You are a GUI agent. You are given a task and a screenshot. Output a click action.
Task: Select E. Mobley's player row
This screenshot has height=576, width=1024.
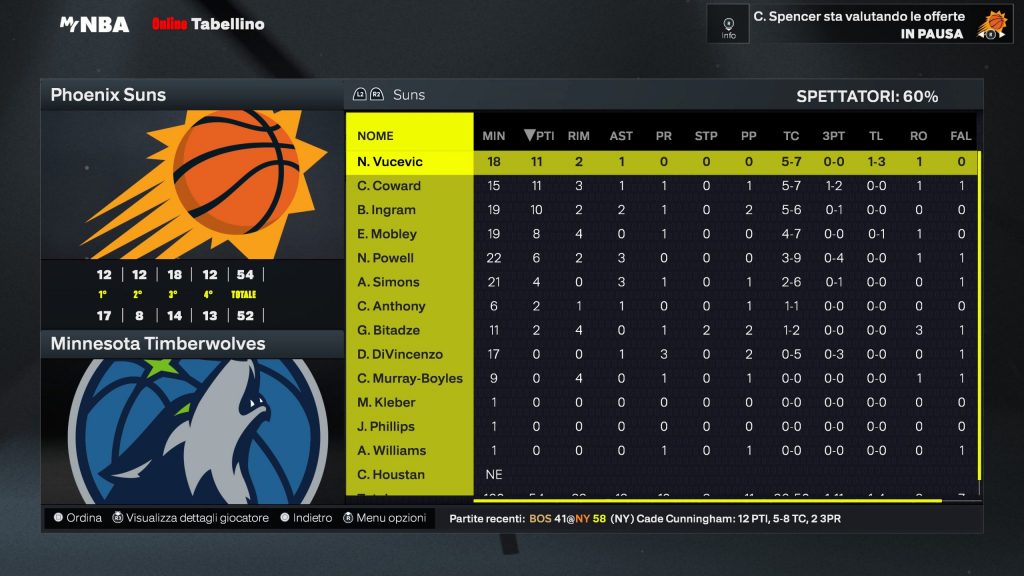(387, 234)
